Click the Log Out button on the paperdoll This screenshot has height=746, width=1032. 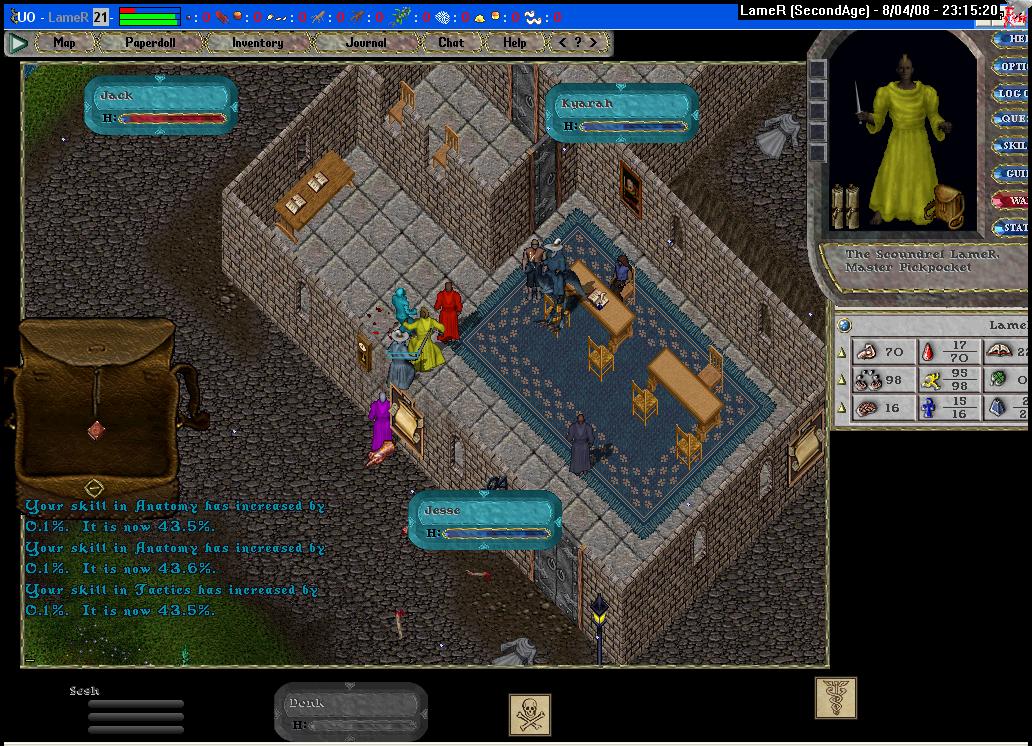(x=1013, y=94)
